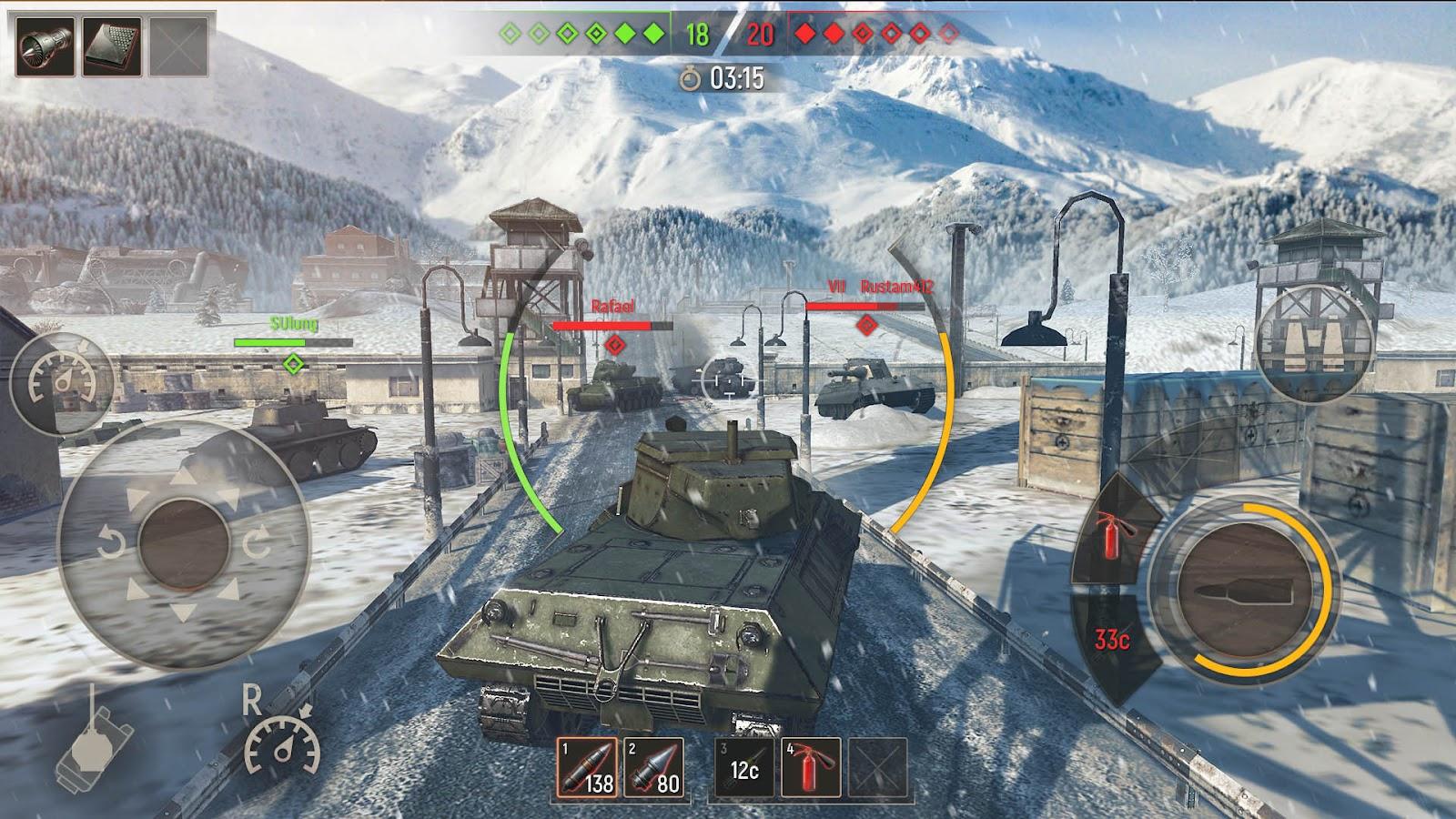Image resolution: width=1456 pixels, height=819 pixels.
Task: Tap the quick button showing 33c cooldown
Action: pyautogui.click(x=1111, y=641)
